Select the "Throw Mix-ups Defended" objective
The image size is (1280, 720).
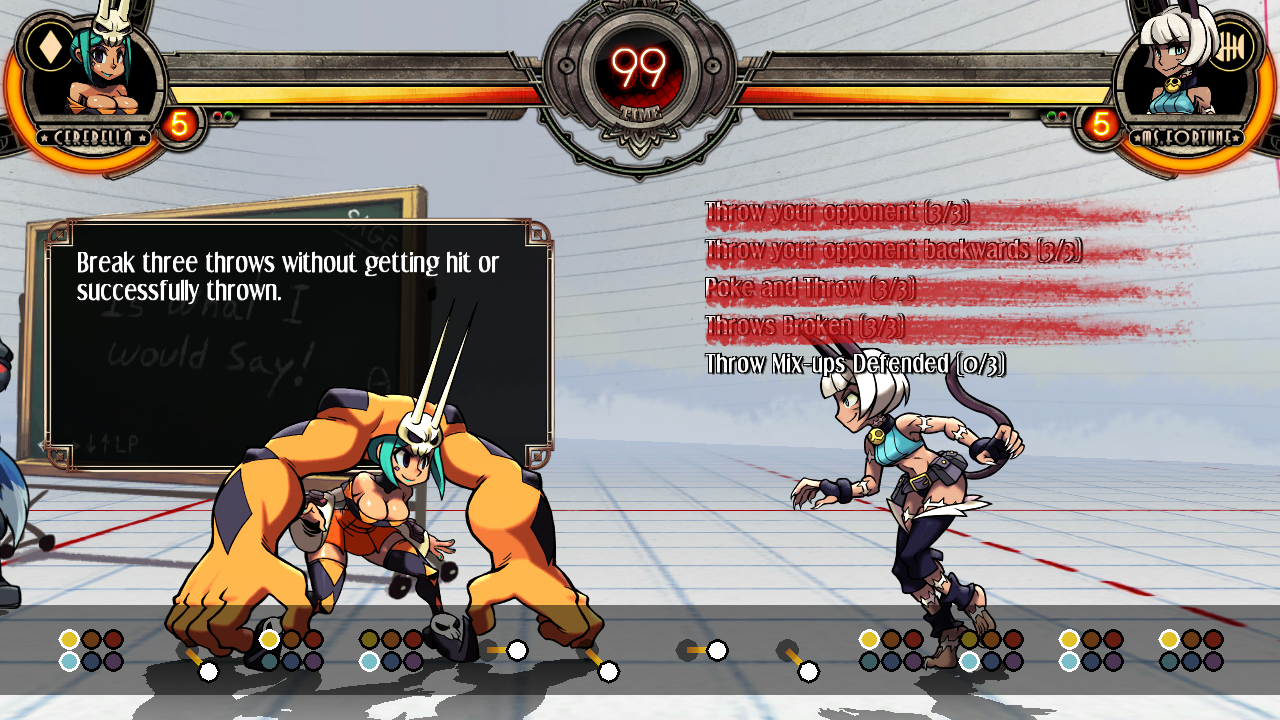pos(855,364)
